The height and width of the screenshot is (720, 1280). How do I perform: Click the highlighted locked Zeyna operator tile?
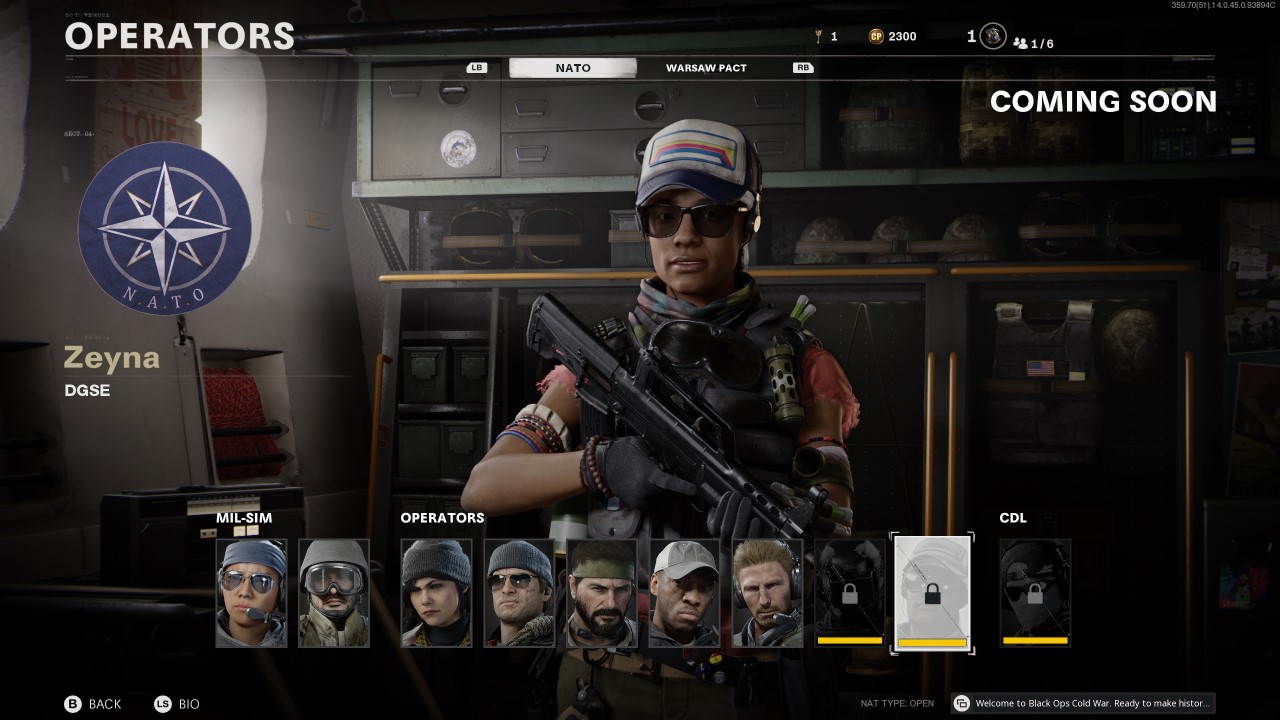tap(932, 594)
